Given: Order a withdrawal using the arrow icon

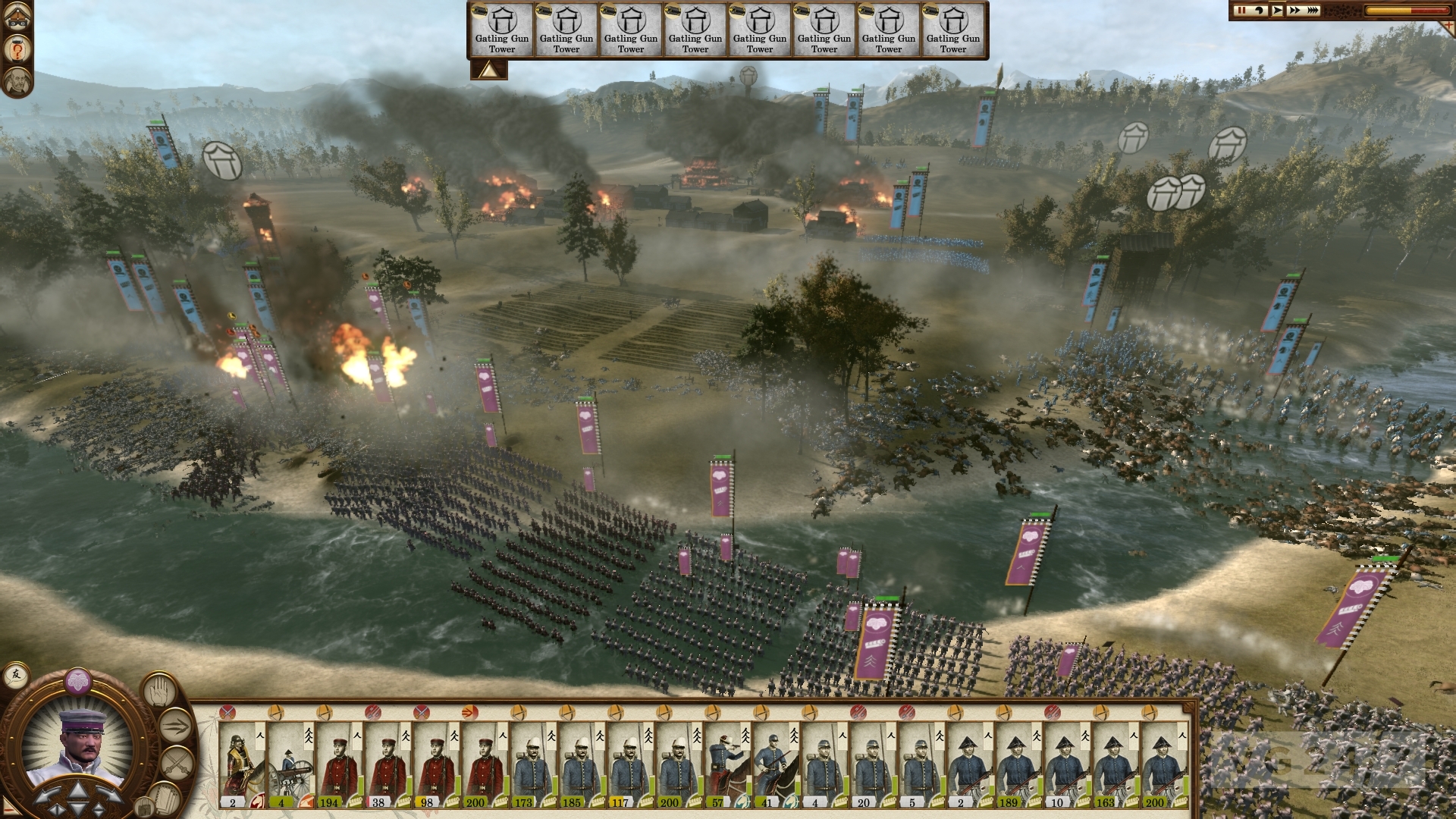Looking at the screenshot, I should [176, 726].
